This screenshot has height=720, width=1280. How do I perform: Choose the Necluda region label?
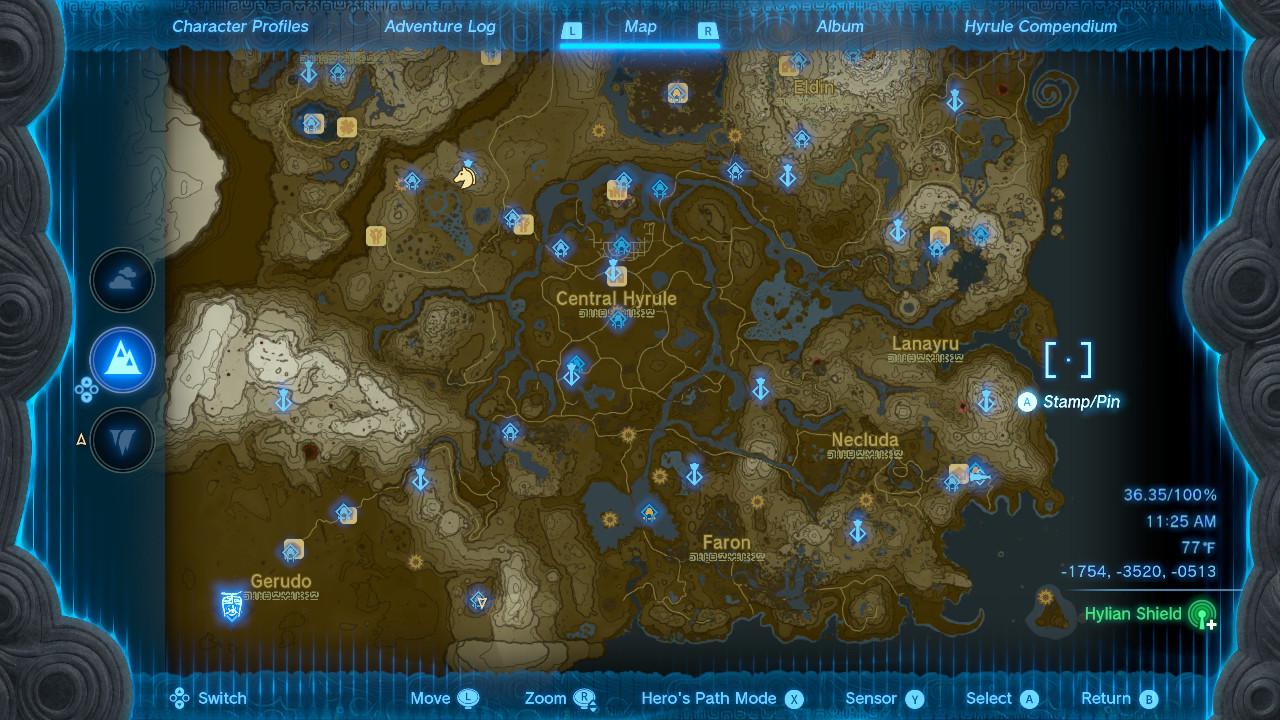point(865,440)
